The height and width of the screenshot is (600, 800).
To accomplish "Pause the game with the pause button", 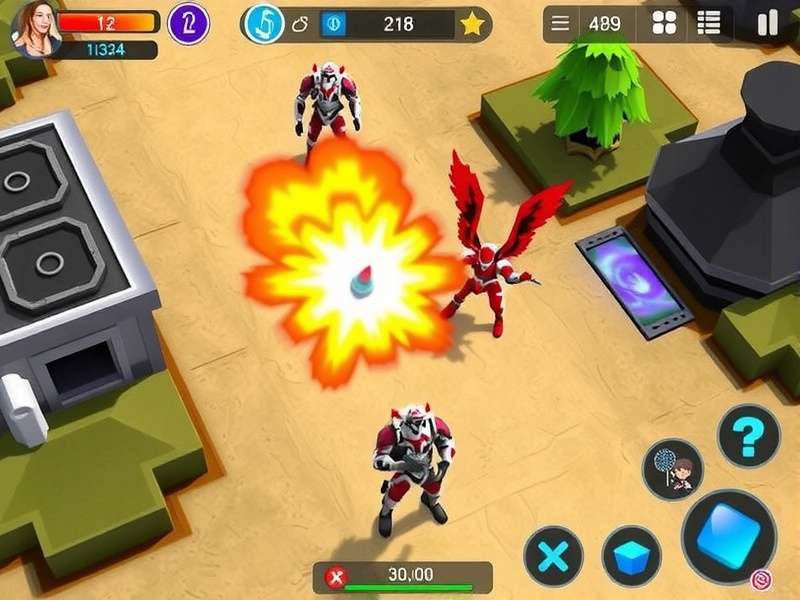I will click(767, 24).
